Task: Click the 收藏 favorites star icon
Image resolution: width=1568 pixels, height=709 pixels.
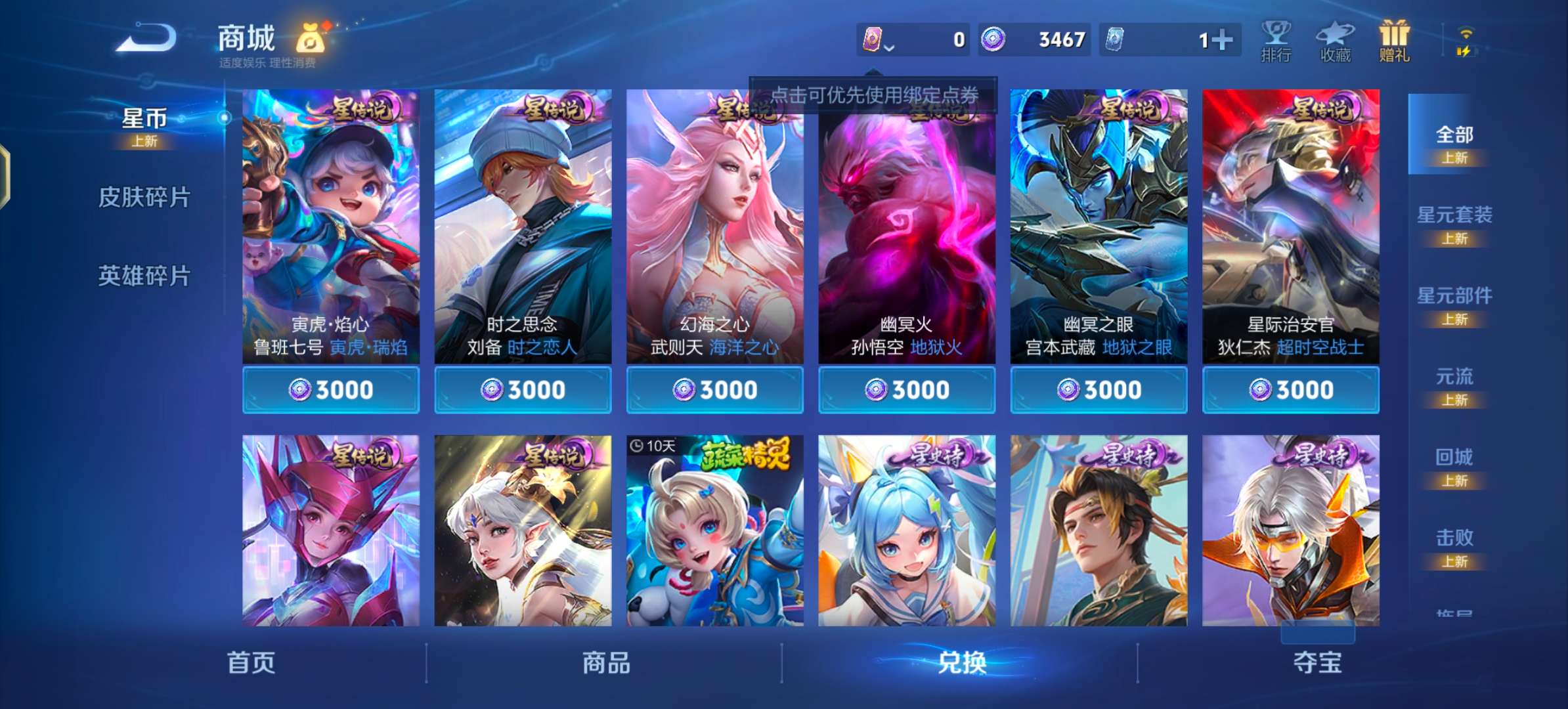Action: coord(1334,39)
